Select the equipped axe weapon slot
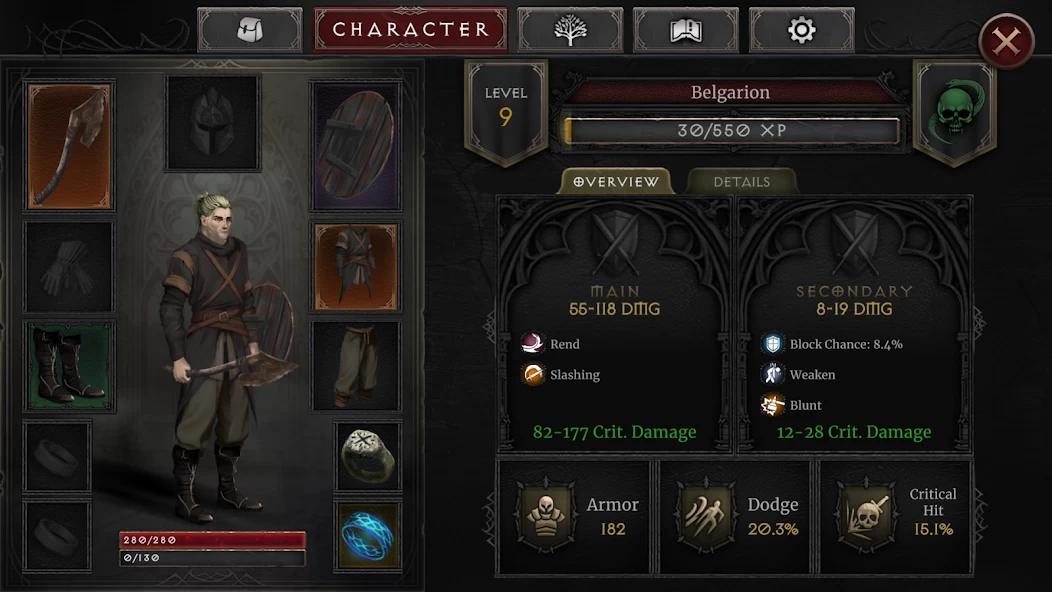The image size is (1052, 592). 69,146
